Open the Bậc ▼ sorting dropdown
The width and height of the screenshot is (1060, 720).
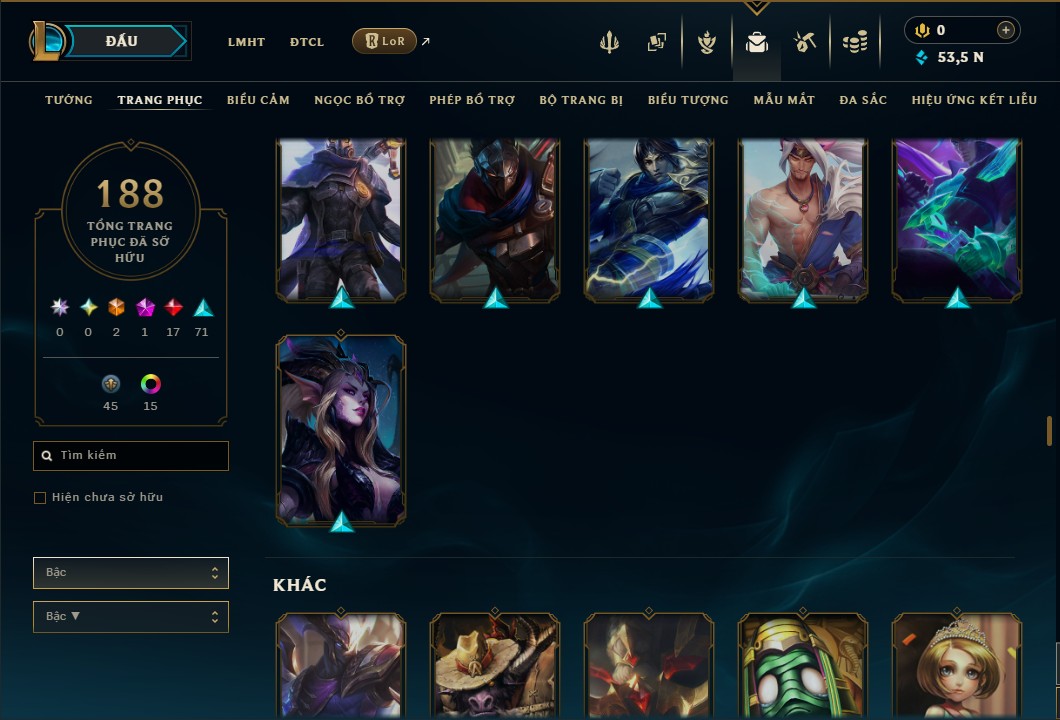point(131,617)
